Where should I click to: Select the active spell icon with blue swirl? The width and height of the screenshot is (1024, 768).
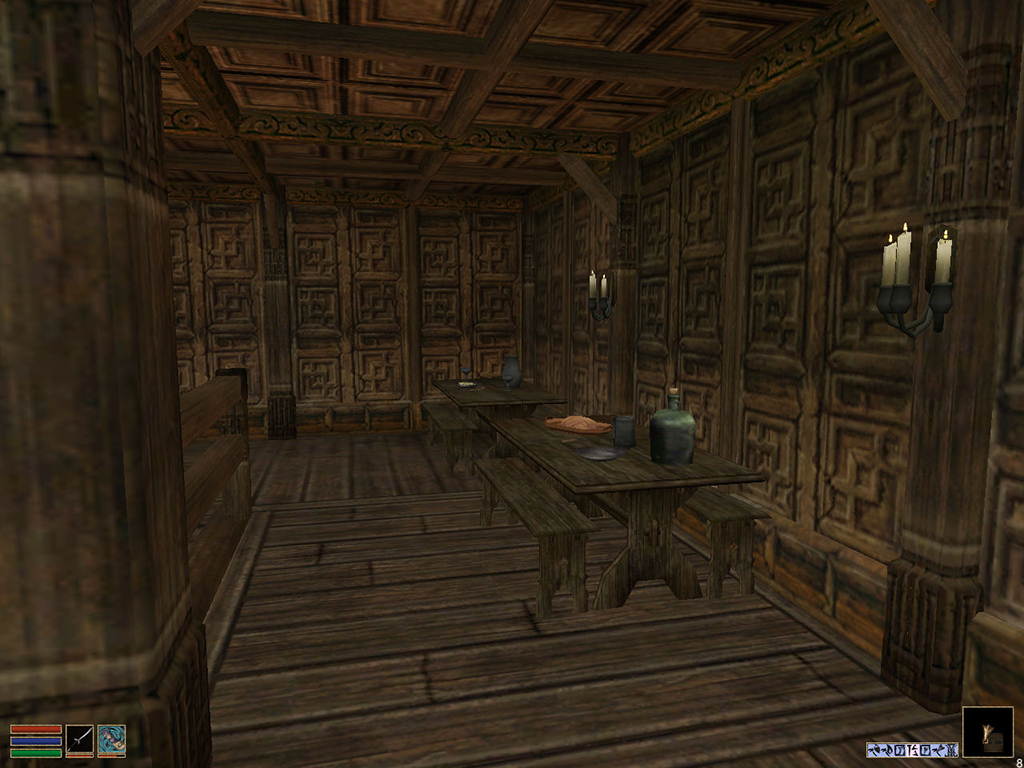point(111,740)
